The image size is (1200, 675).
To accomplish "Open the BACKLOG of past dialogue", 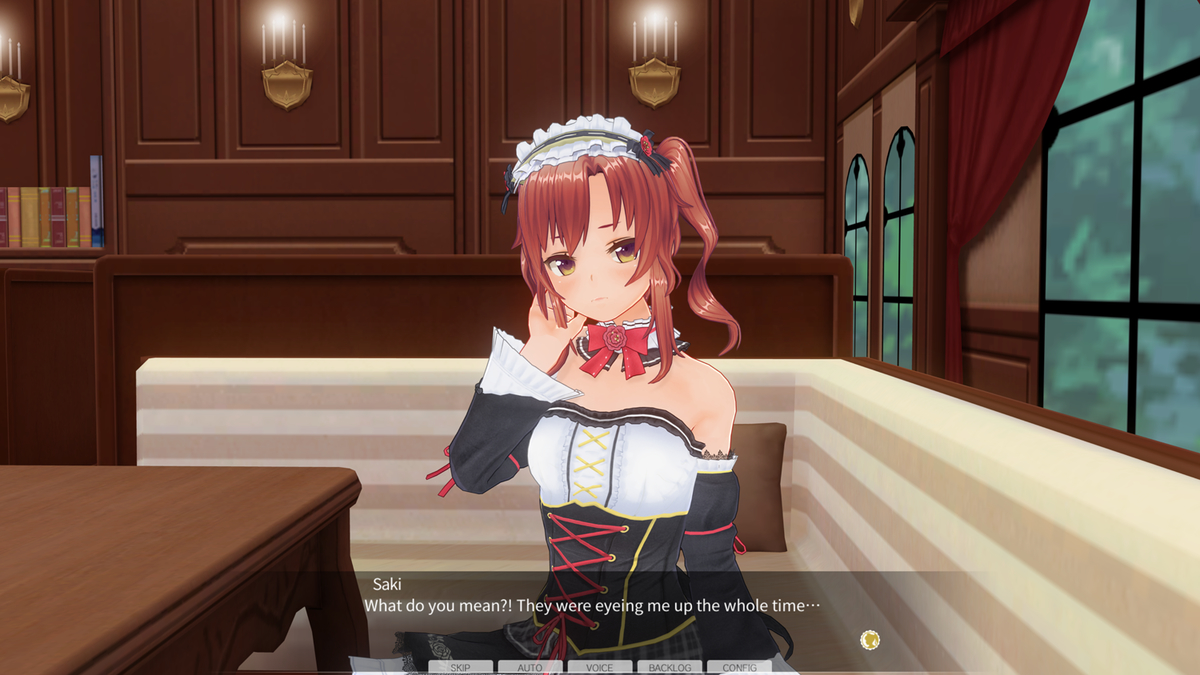I will click(669, 667).
